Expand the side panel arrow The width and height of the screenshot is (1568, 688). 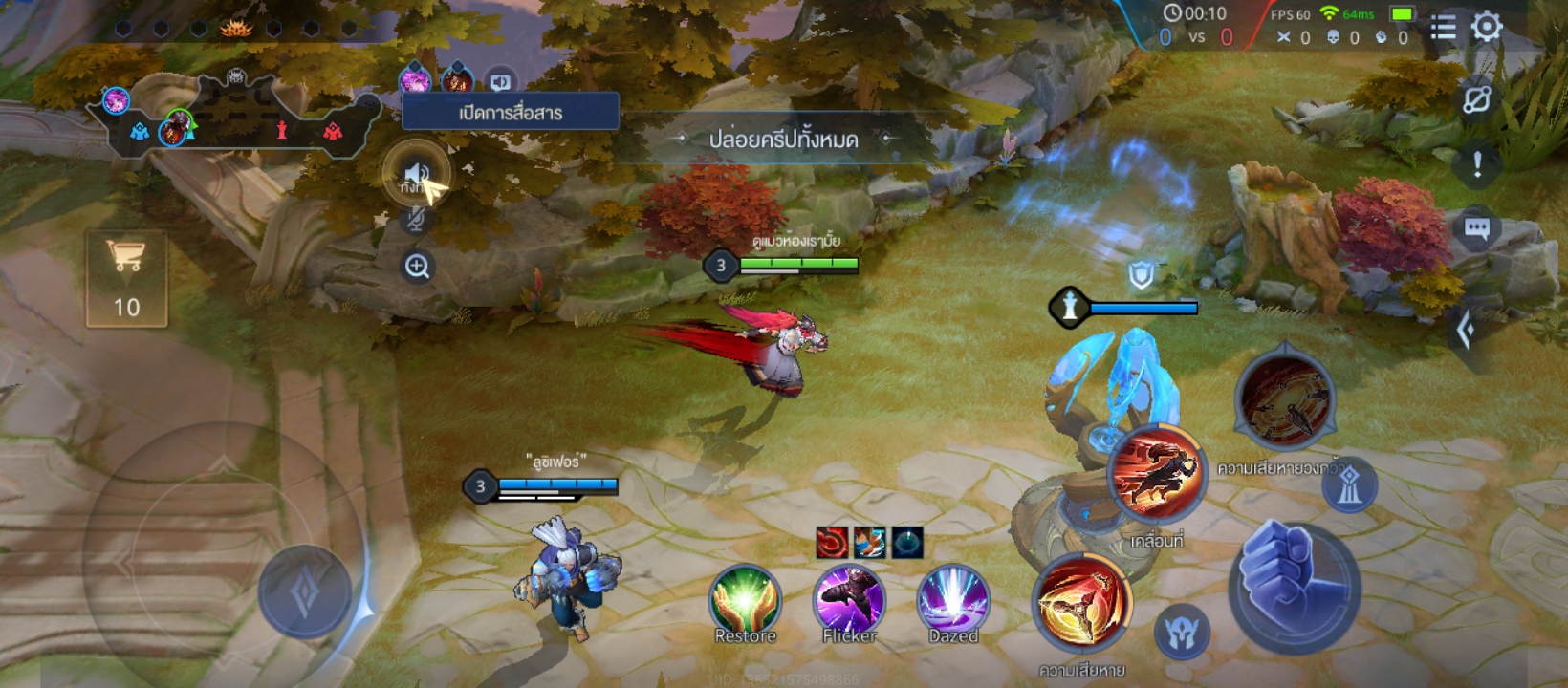(x=1466, y=331)
